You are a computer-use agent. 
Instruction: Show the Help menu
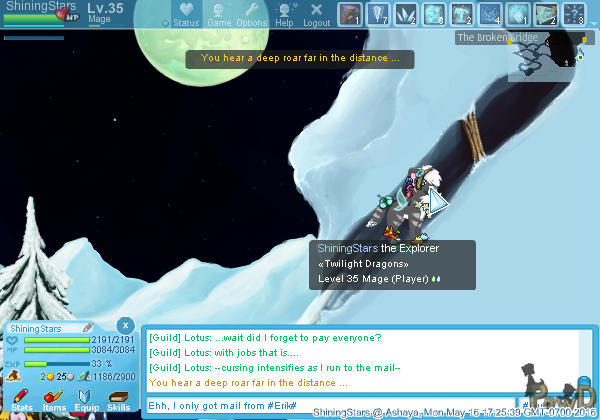point(285,14)
